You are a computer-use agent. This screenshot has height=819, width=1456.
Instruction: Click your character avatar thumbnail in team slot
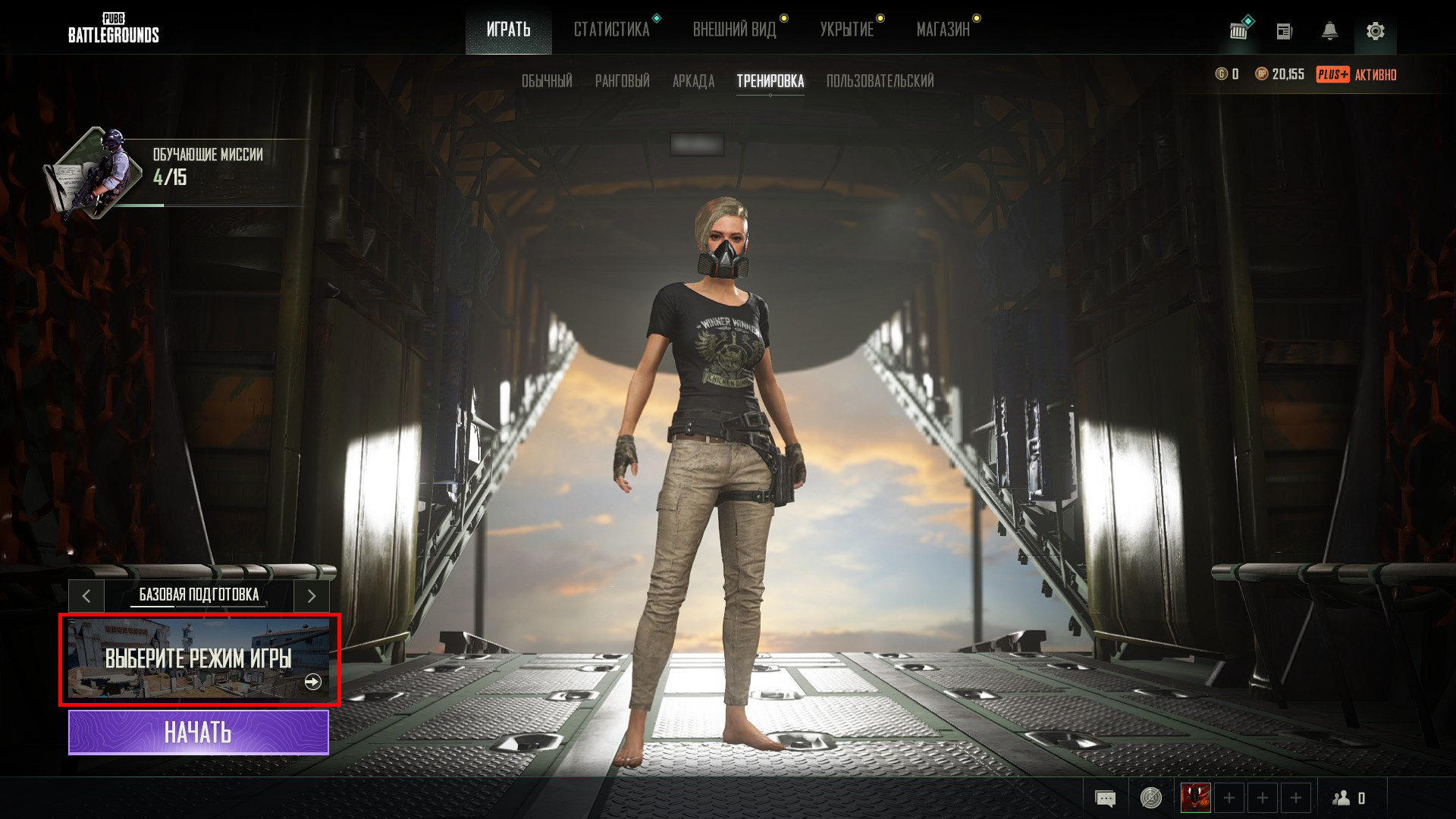[1196, 798]
